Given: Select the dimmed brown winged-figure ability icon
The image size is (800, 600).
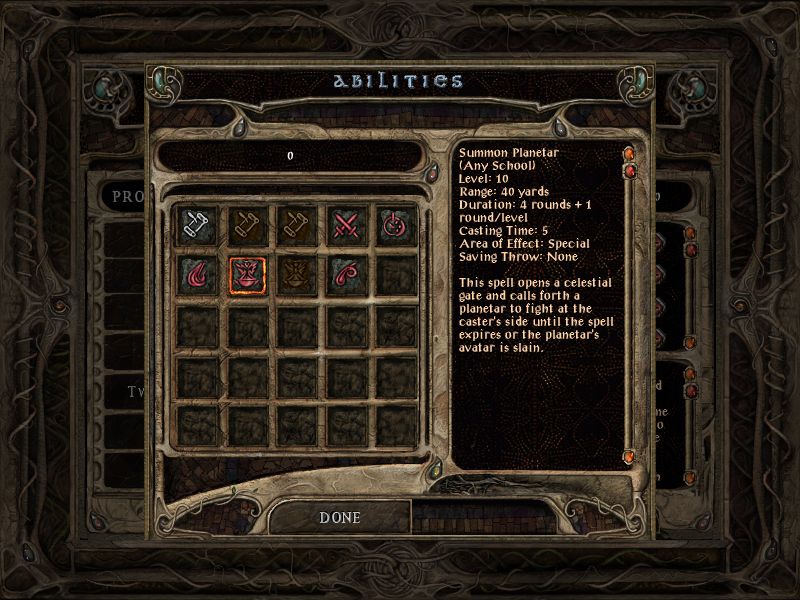Looking at the screenshot, I should click(x=294, y=272).
